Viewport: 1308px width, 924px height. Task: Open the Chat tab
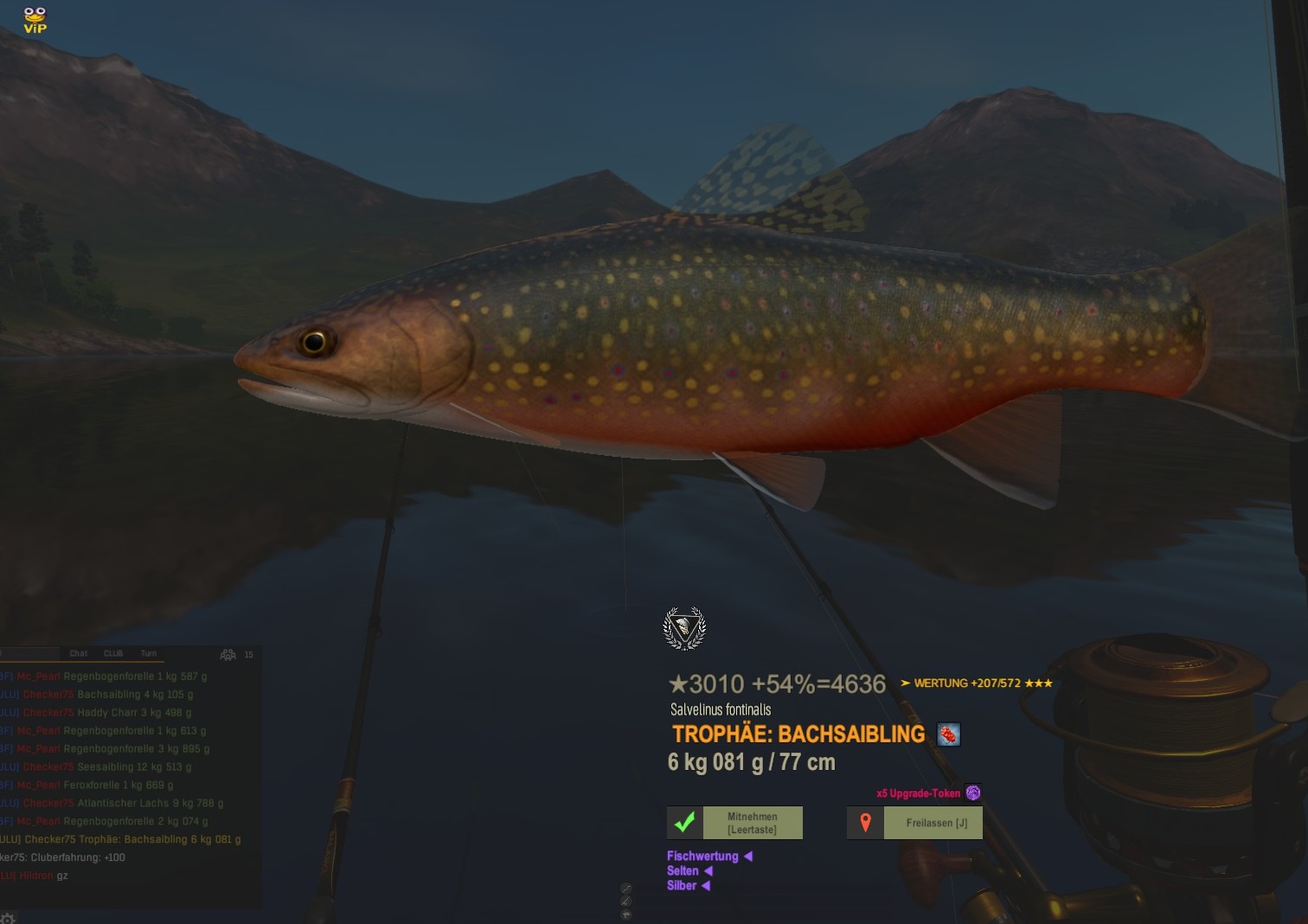pyautogui.click(x=79, y=654)
